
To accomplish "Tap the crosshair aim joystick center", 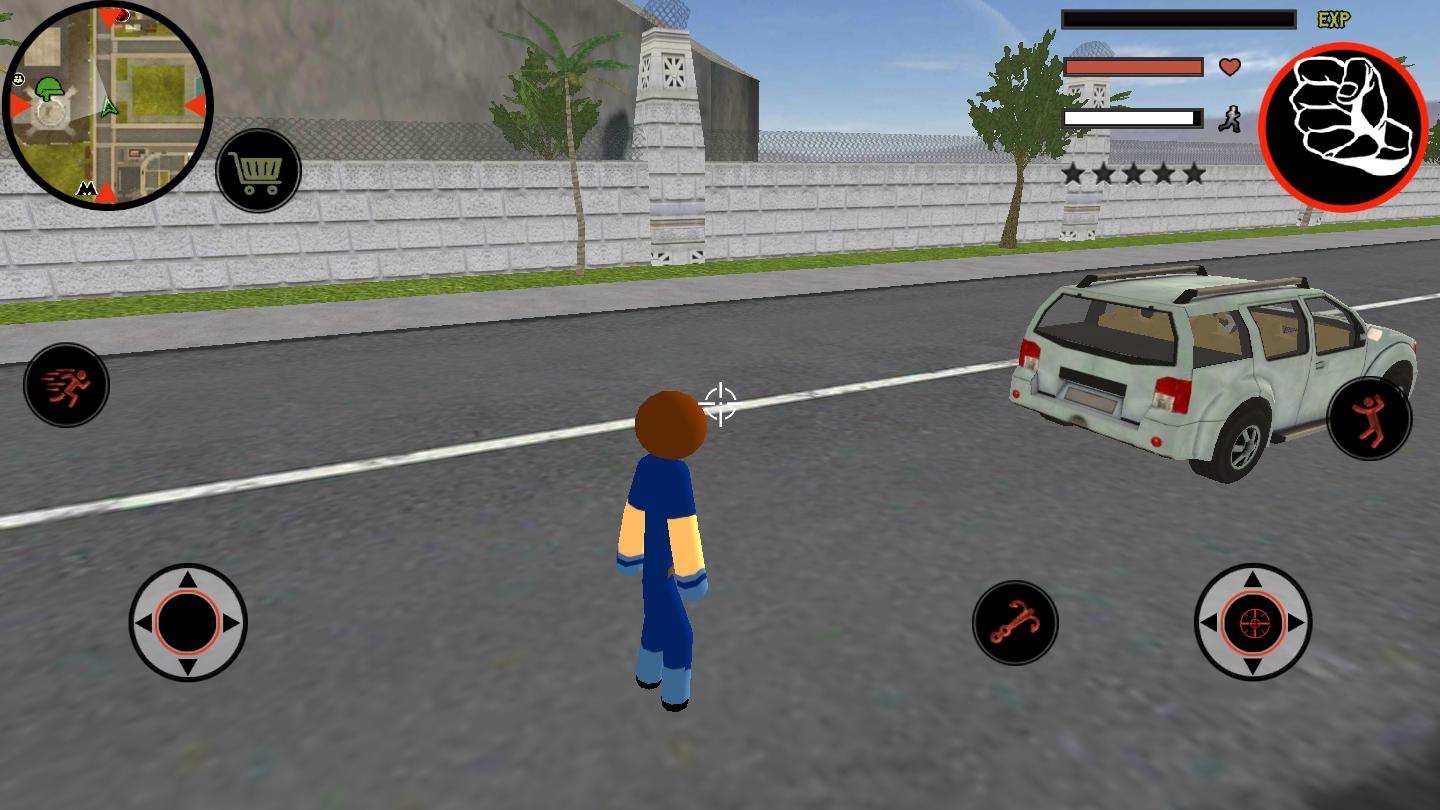I will [x=1253, y=622].
